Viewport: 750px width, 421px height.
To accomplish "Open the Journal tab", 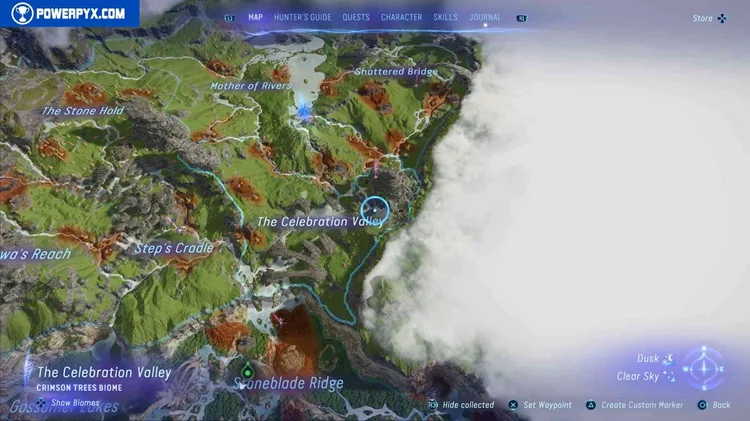I will [485, 17].
